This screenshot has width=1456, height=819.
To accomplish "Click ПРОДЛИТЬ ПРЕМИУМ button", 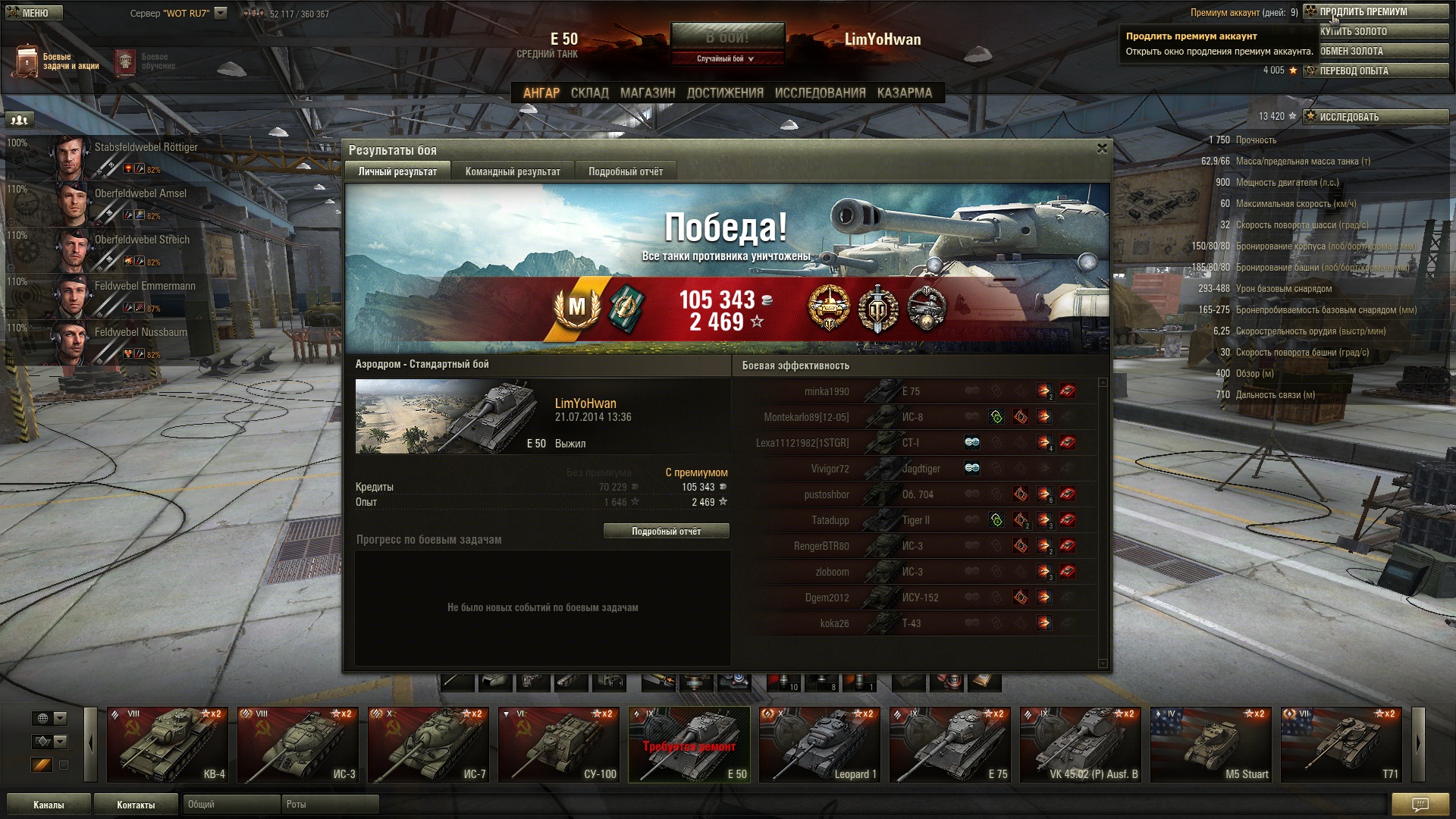I will tap(1375, 11).
